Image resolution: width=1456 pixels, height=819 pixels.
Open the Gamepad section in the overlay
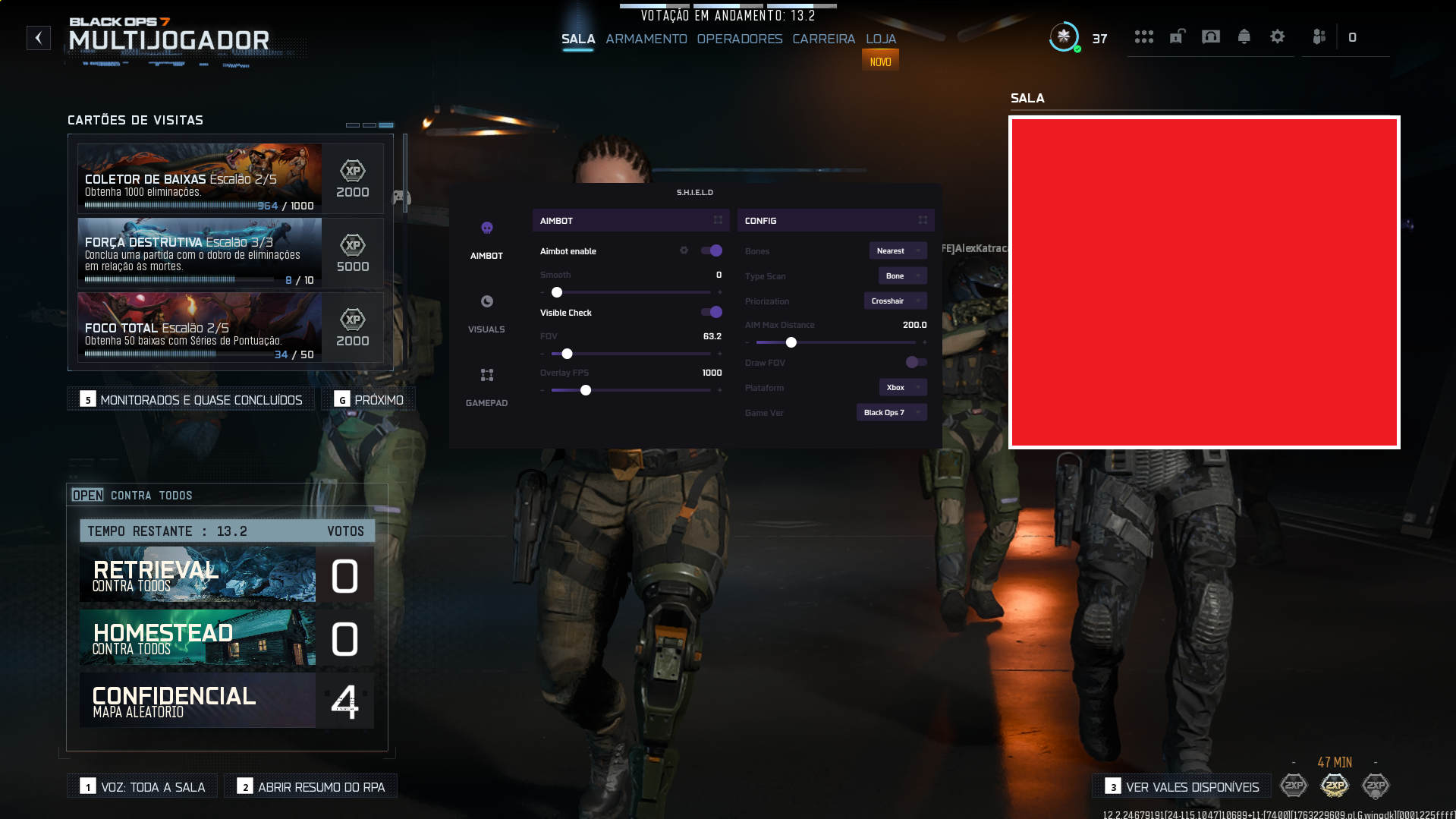(x=486, y=386)
